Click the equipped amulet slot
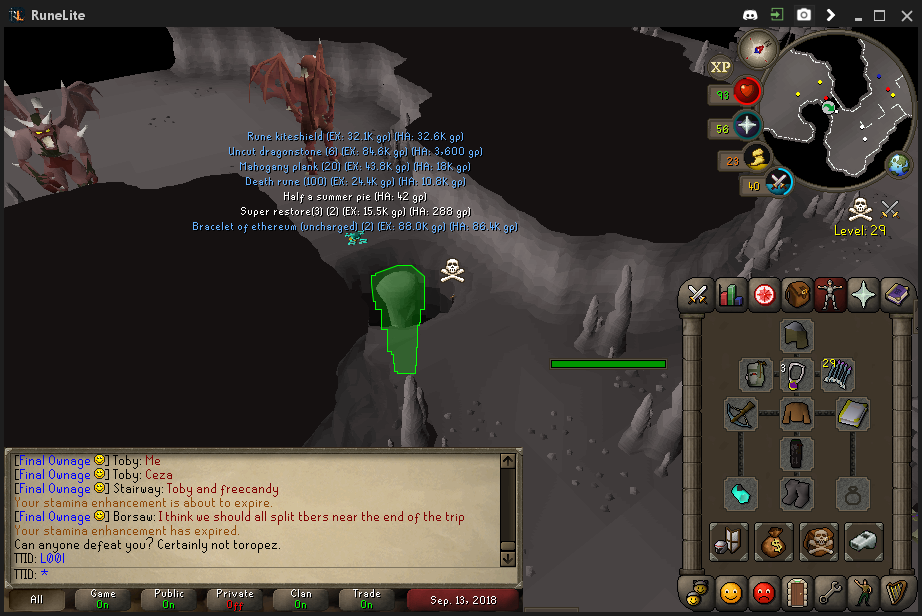922x616 pixels. 797,375
